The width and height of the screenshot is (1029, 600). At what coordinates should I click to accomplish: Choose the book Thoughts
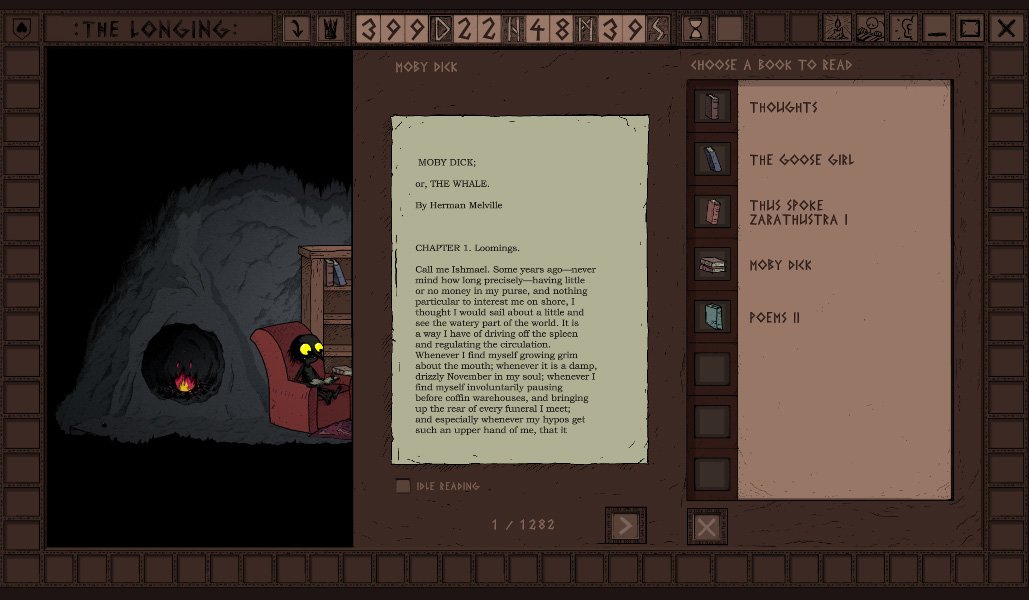click(x=784, y=107)
